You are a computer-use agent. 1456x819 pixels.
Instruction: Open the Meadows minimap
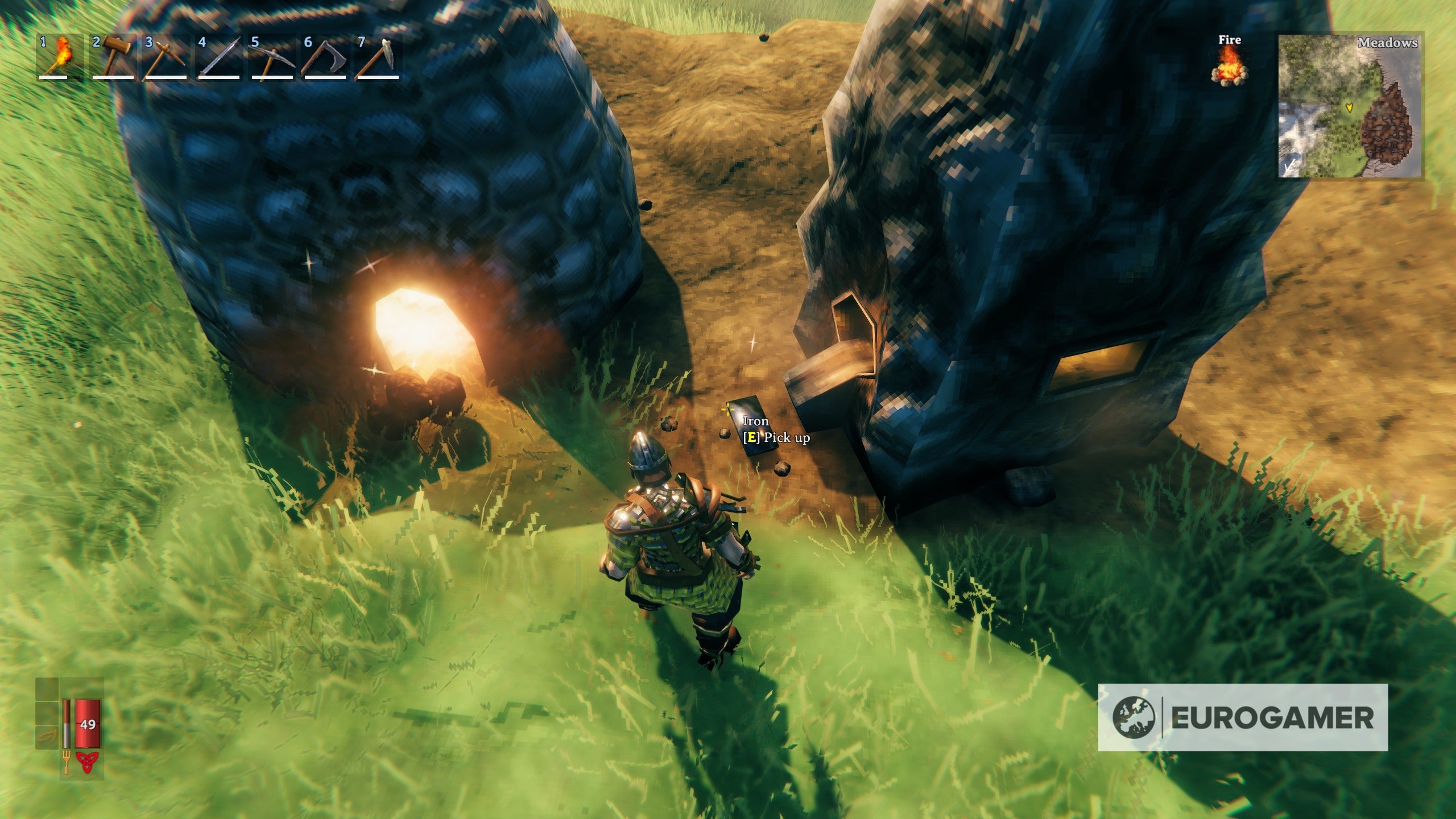(x=1350, y=106)
